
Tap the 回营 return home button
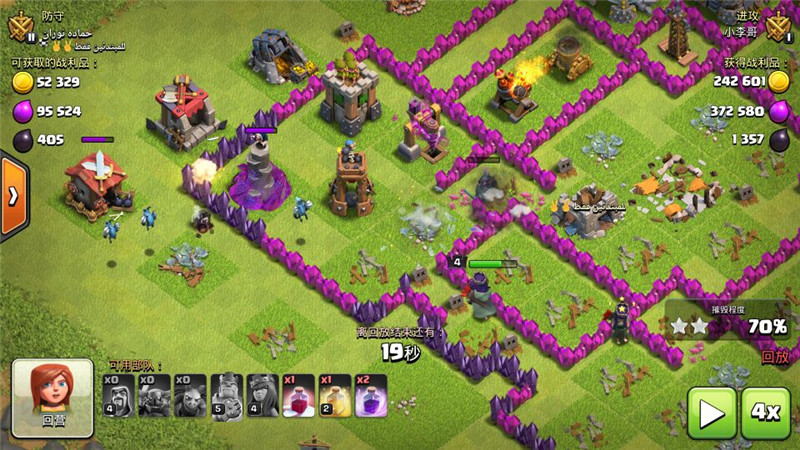(x=53, y=398)
